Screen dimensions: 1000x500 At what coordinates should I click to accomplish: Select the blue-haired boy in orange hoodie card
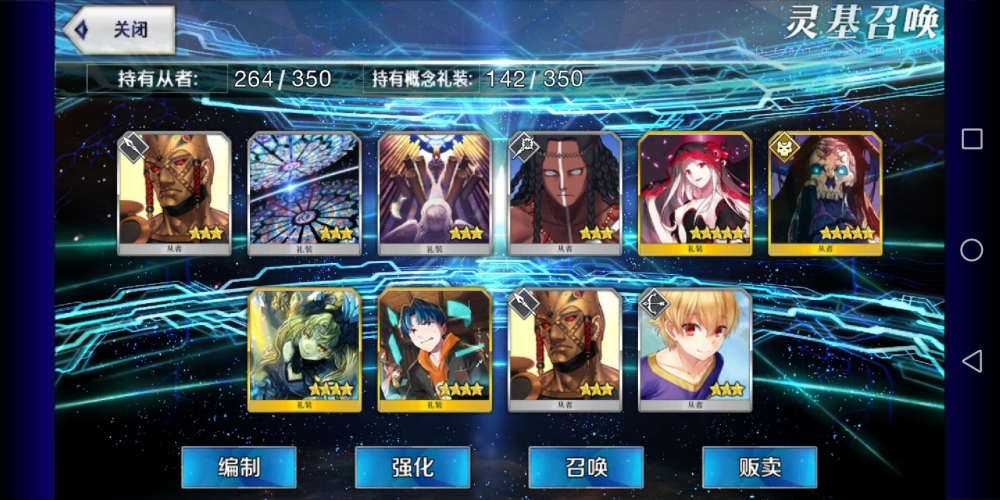pyautogui.click(x=435, y=349)
